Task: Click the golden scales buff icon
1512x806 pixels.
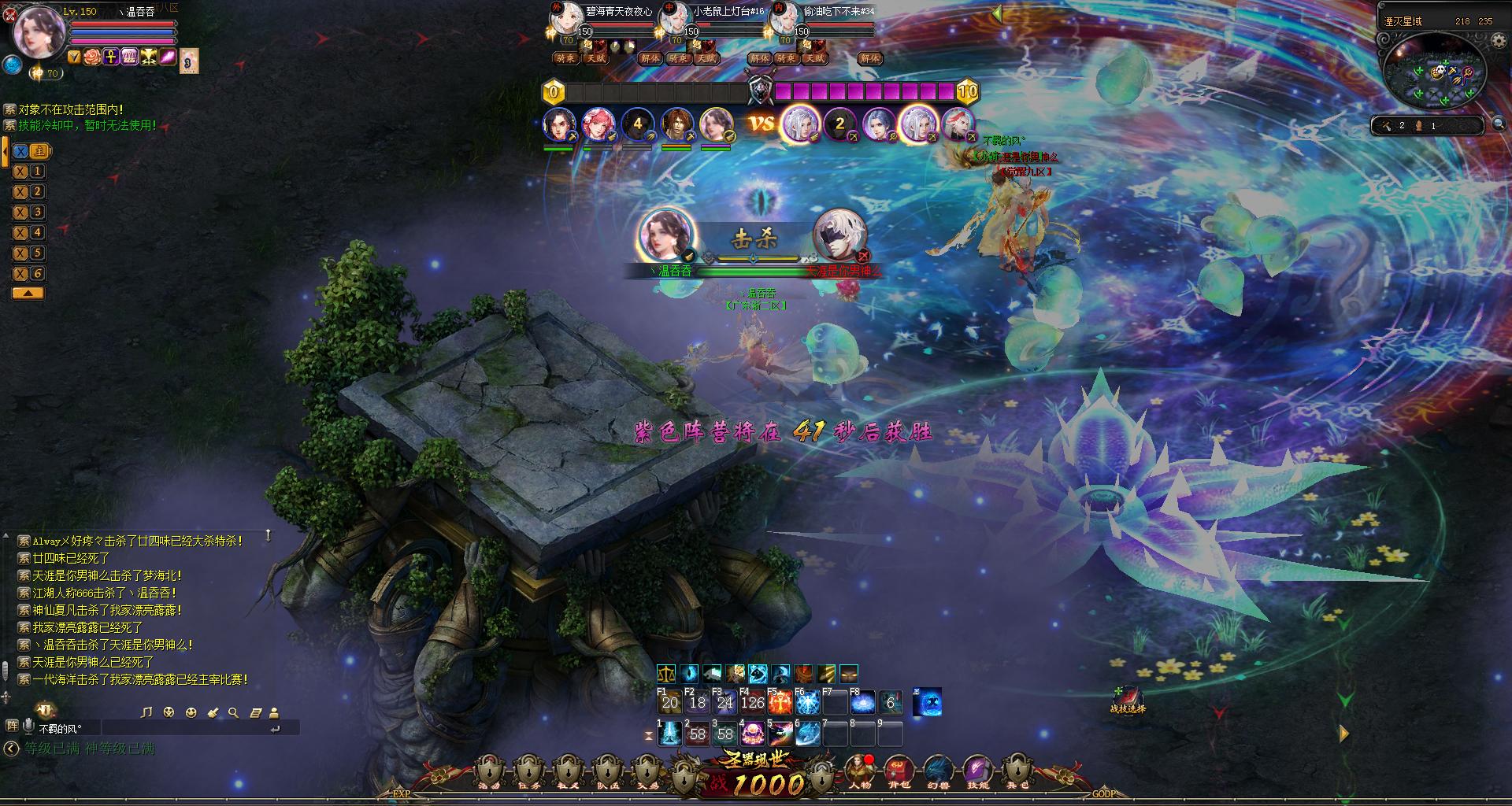Action: [x=665, y=674]
